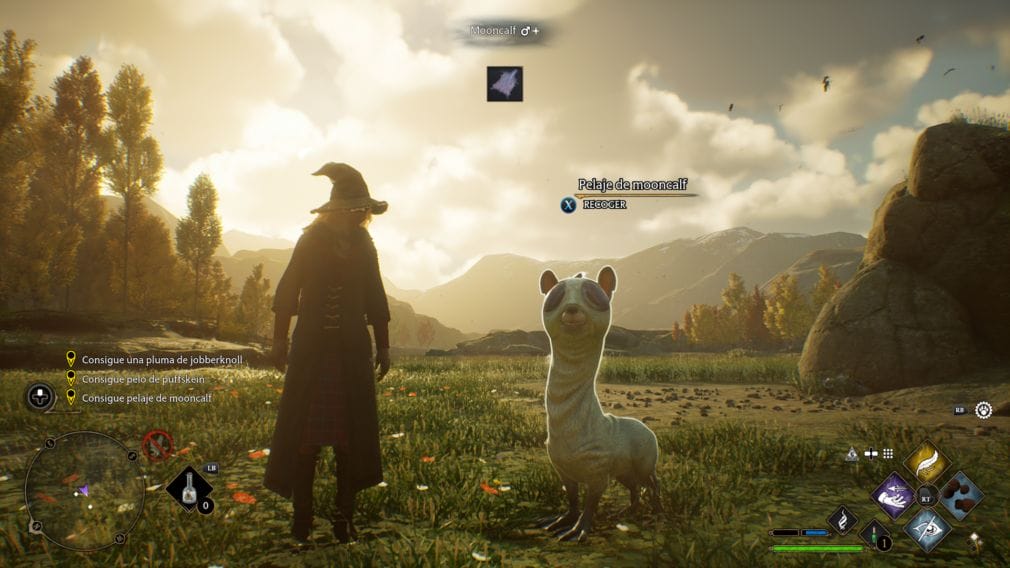The image size is (1010, 568).
Task: Activate the yellow feather spell slot
Action: (x=926, y=463)
